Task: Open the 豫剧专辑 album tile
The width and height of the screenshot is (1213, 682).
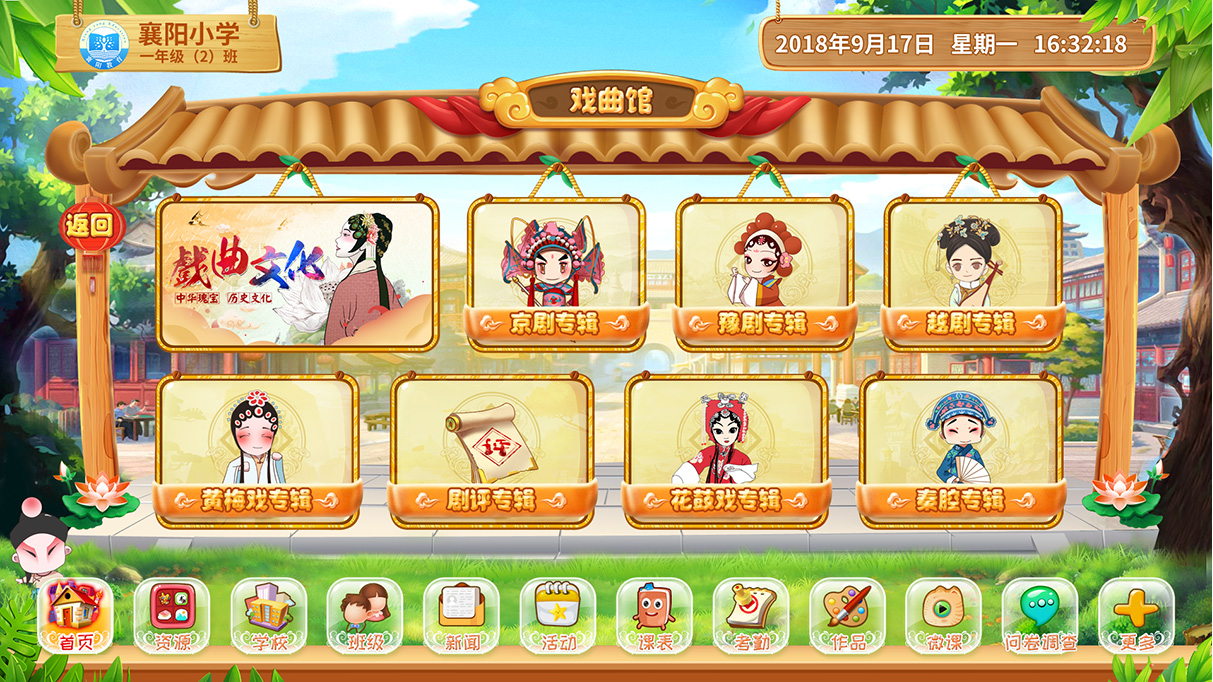Action: coord(765,272)
